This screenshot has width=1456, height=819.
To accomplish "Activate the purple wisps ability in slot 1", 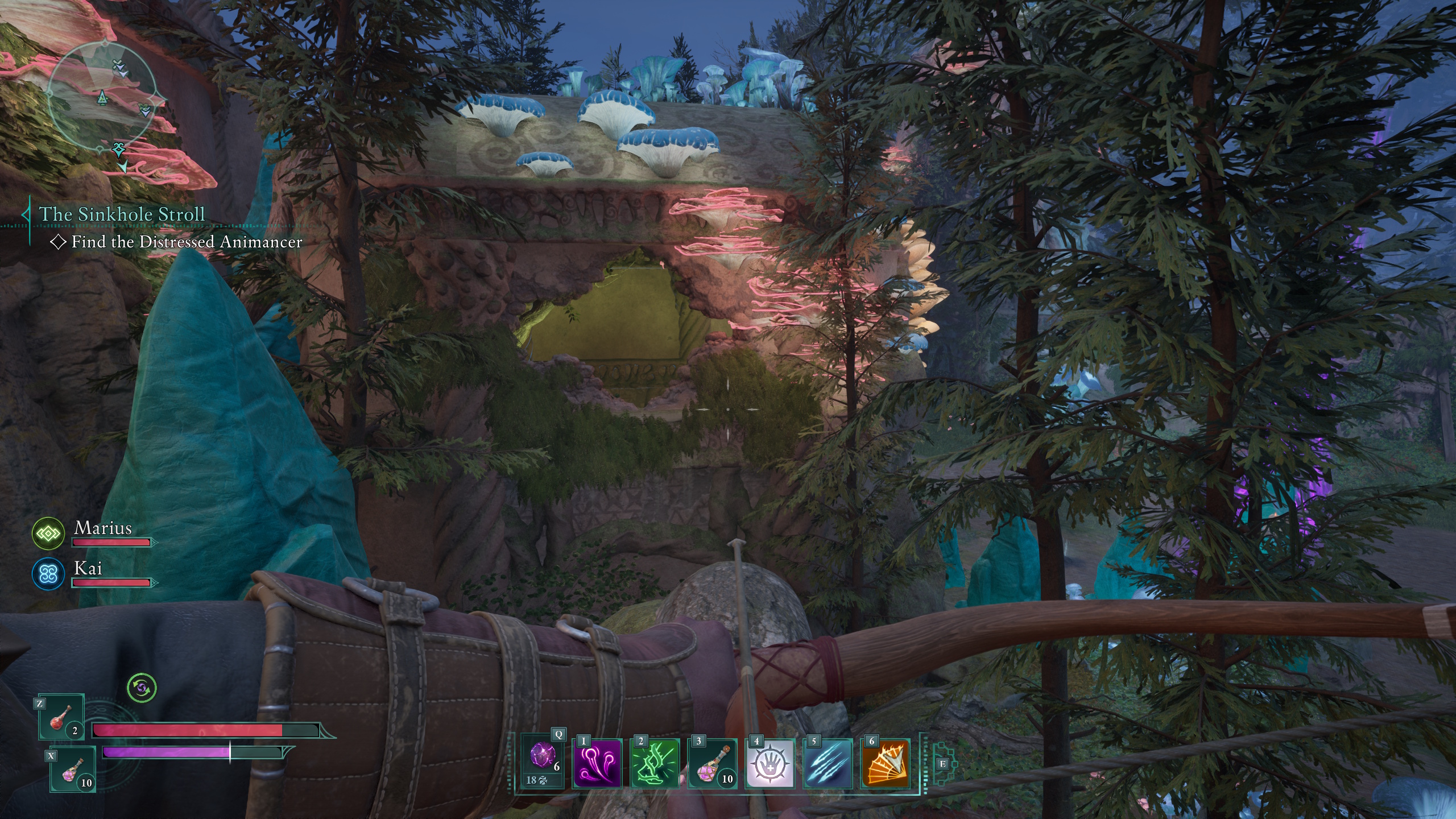I will (x=597, y=763).
